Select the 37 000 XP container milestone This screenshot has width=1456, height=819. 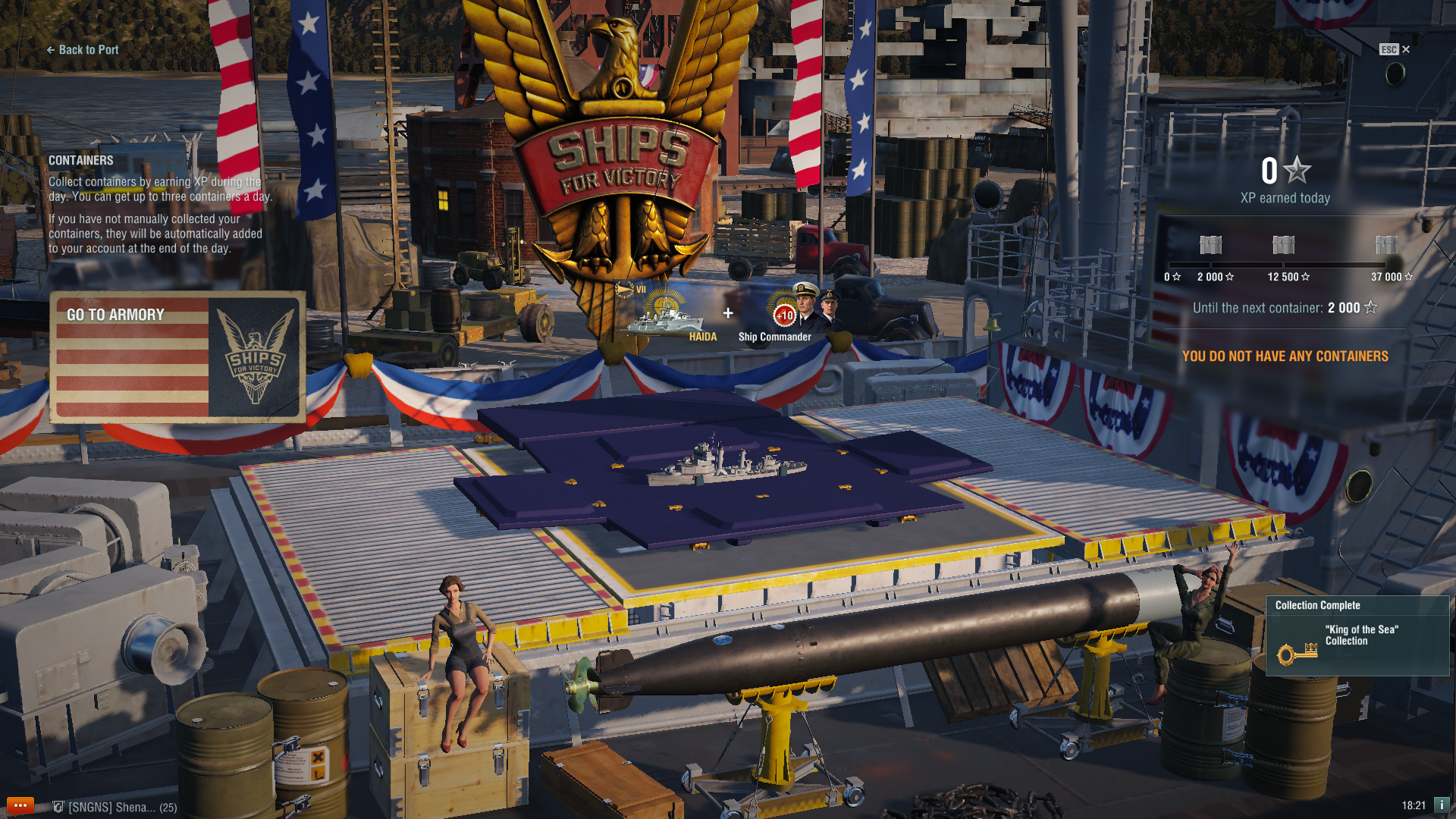(1386, 245)
